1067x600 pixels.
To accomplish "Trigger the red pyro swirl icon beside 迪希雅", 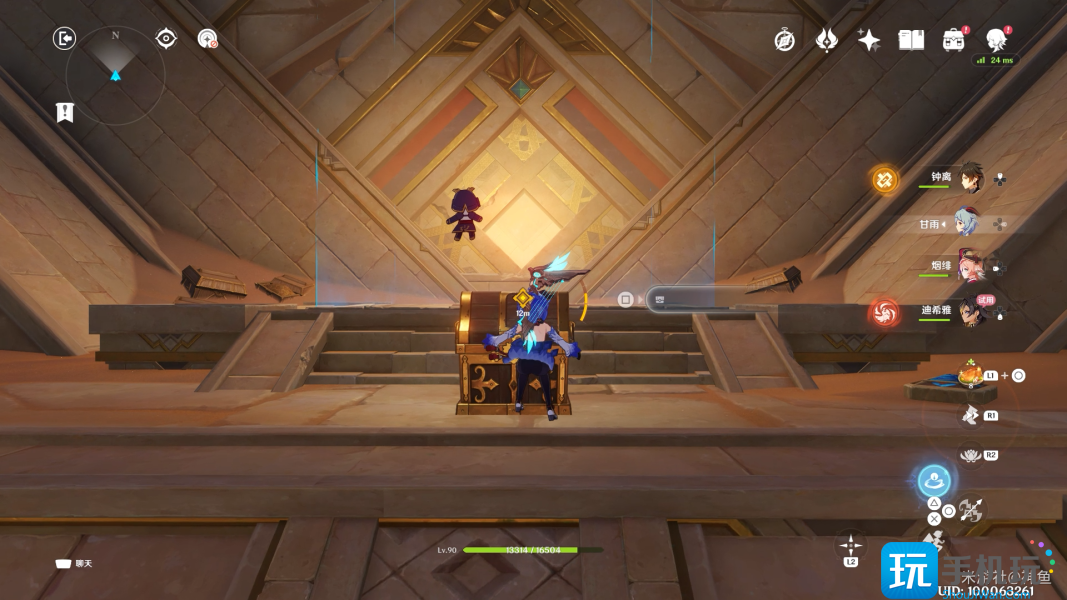I will click(x=884, y=313).
